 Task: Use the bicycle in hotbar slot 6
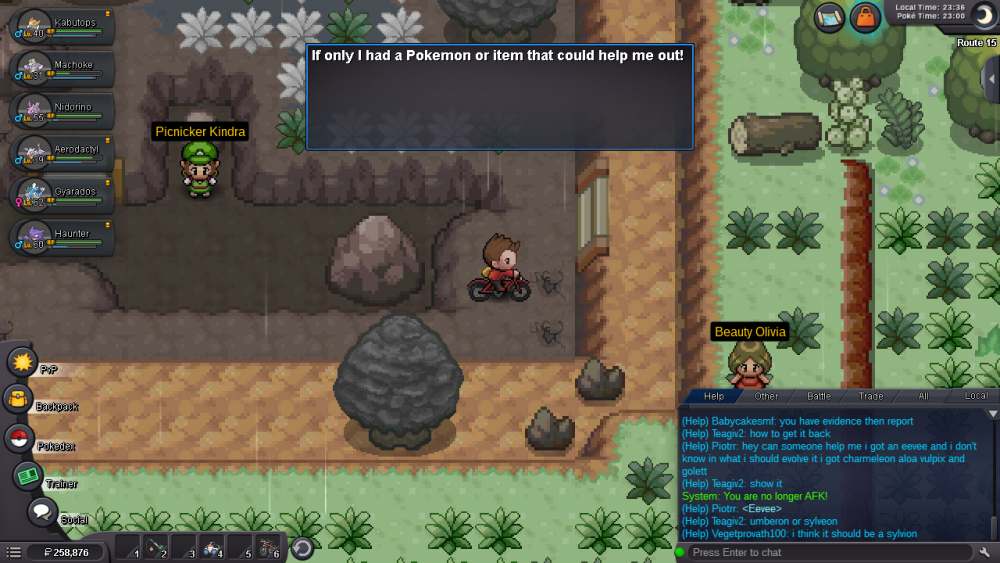(268, 548)
